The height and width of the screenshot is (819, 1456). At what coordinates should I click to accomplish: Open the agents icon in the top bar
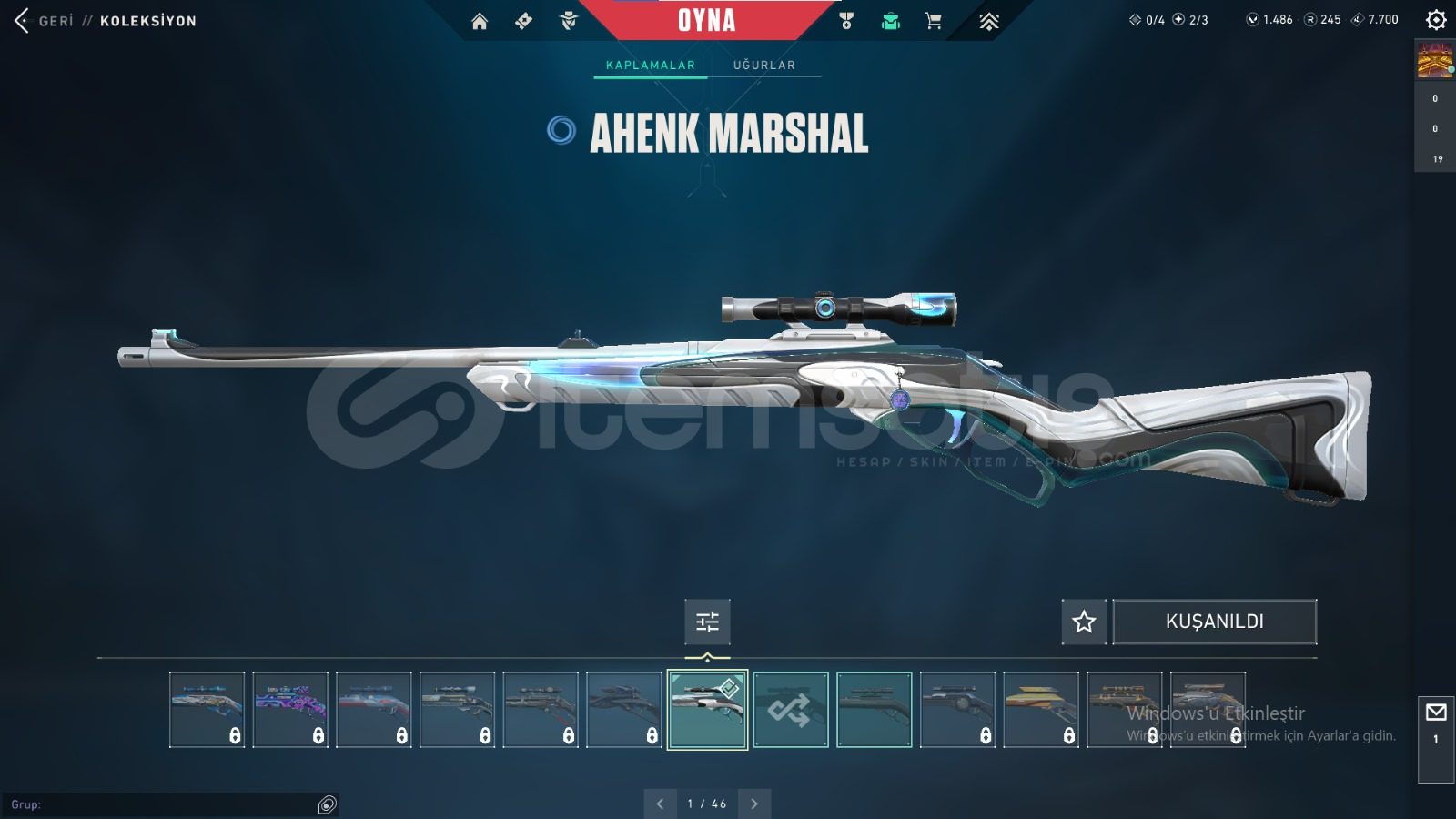pyautogui.click(x=569, y=21)
